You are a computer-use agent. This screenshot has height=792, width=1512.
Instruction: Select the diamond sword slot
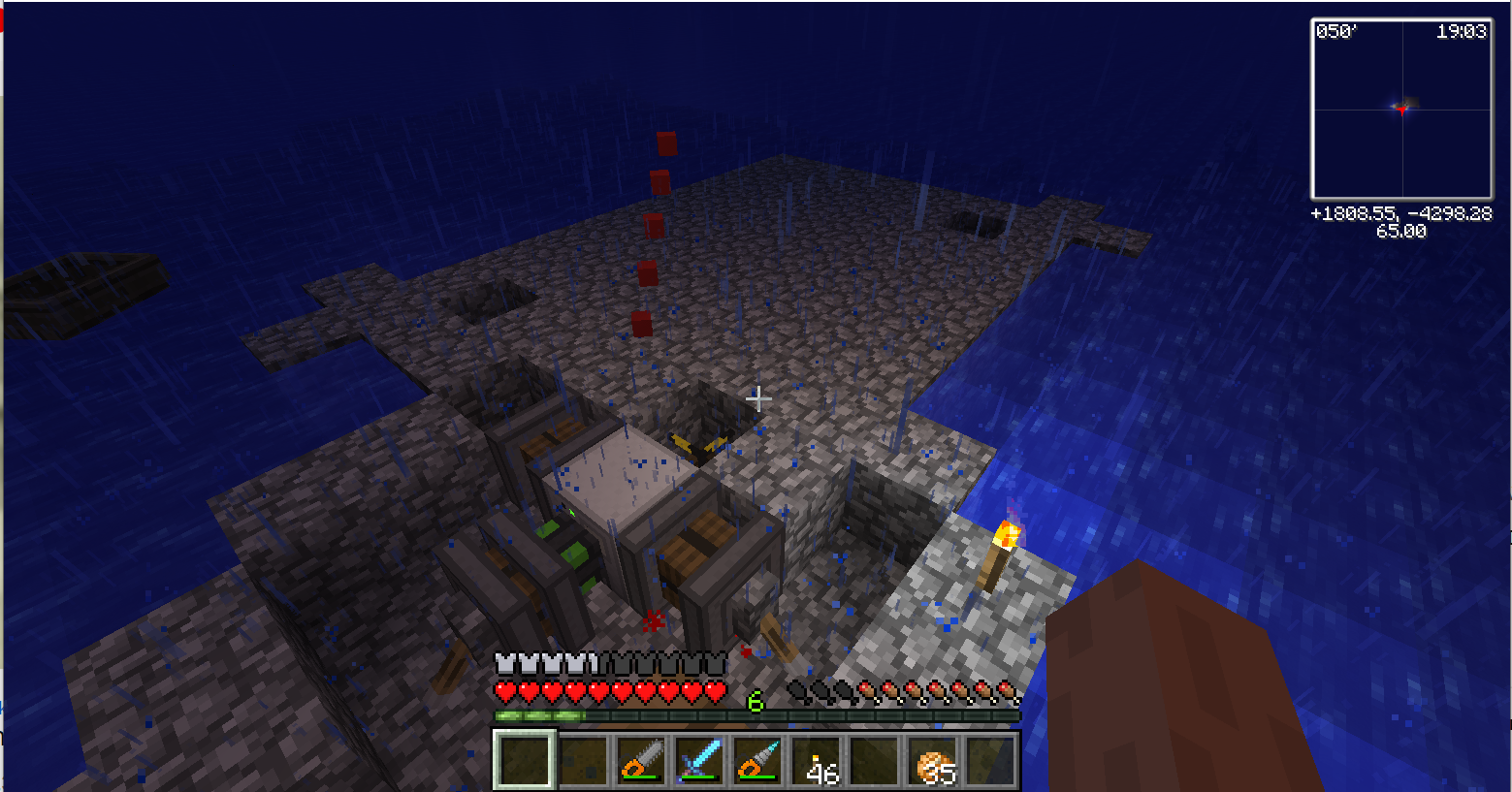click(x=699, y=759)
